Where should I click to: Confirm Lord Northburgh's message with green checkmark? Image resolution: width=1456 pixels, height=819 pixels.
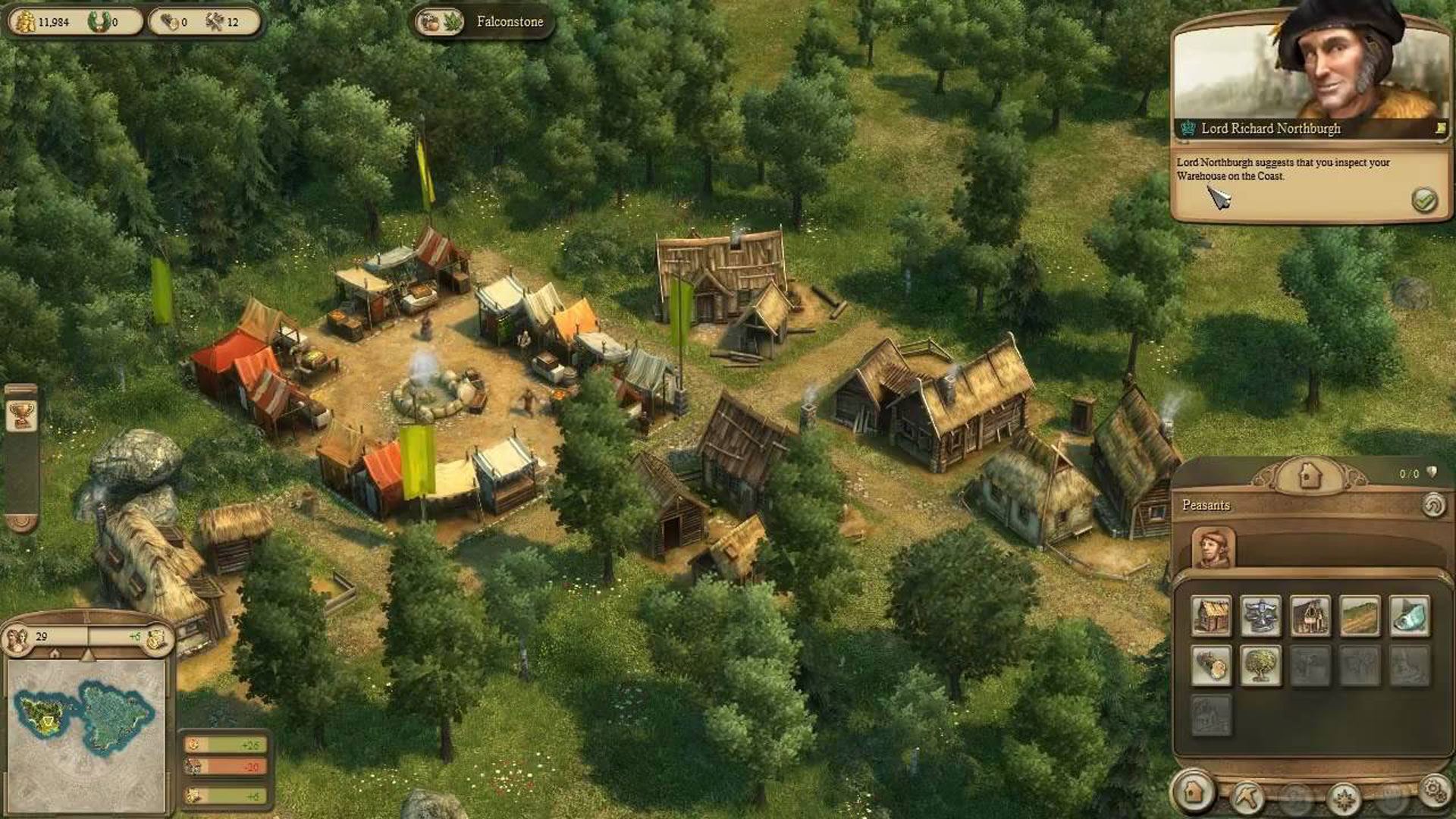click(1424, 200)
